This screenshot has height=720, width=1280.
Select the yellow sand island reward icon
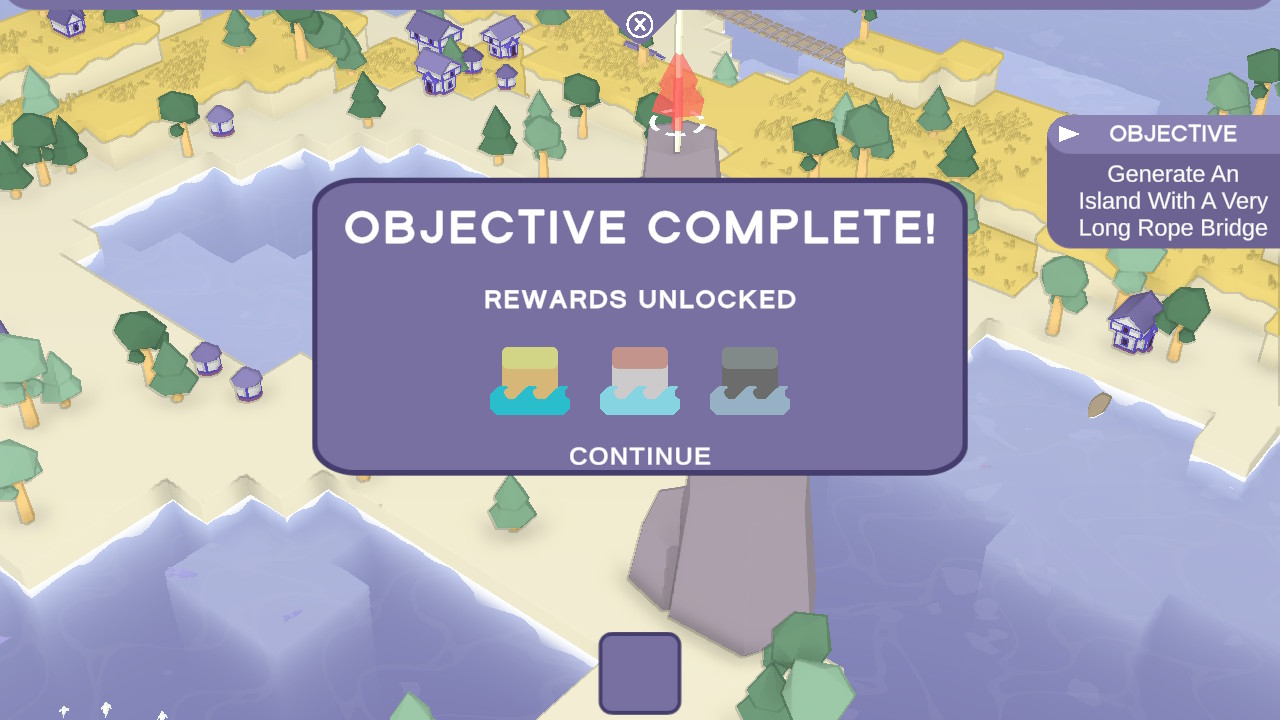(x=530, y=381)
